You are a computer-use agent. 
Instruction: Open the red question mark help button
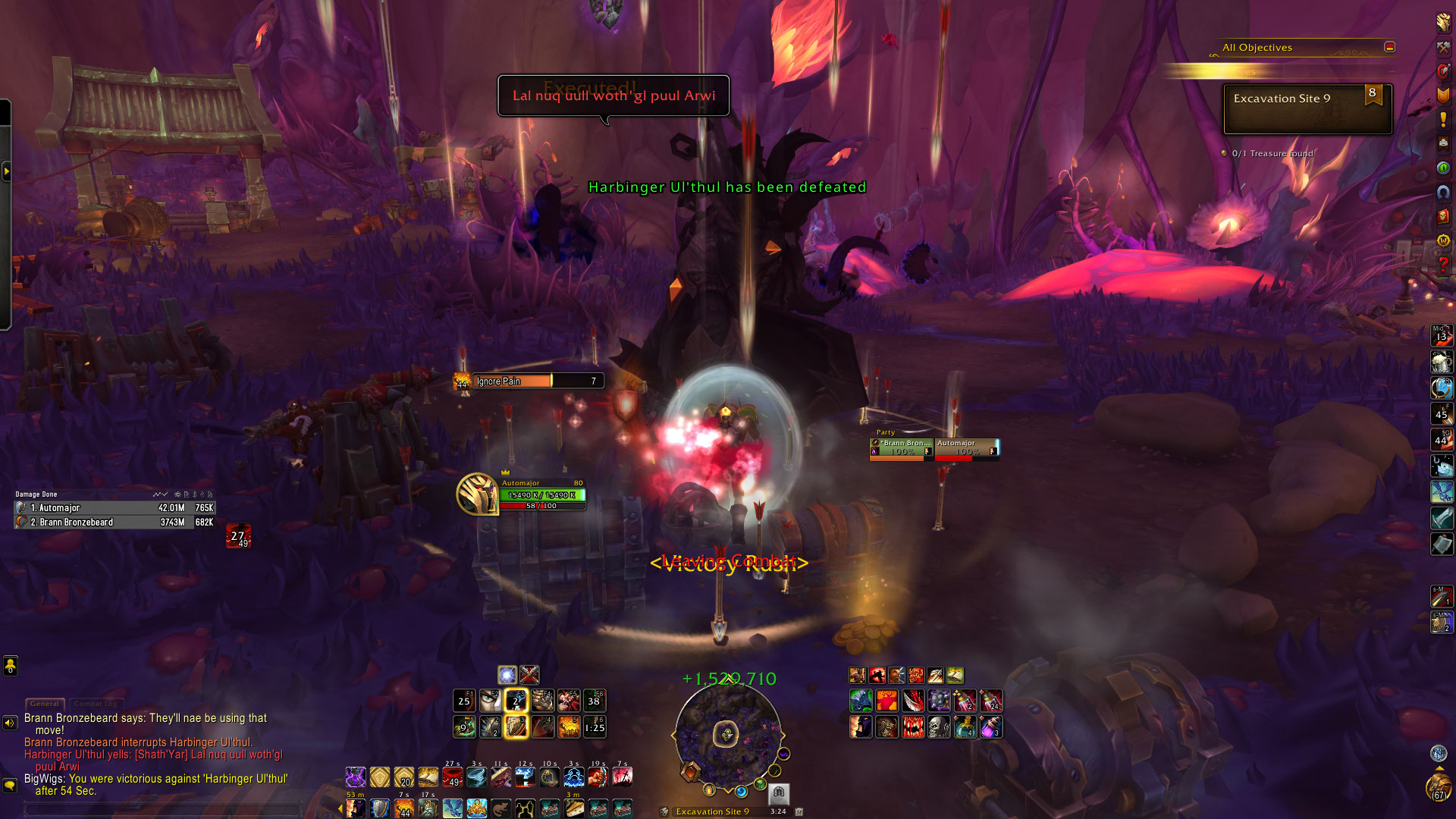click(x=1443, y=265)
